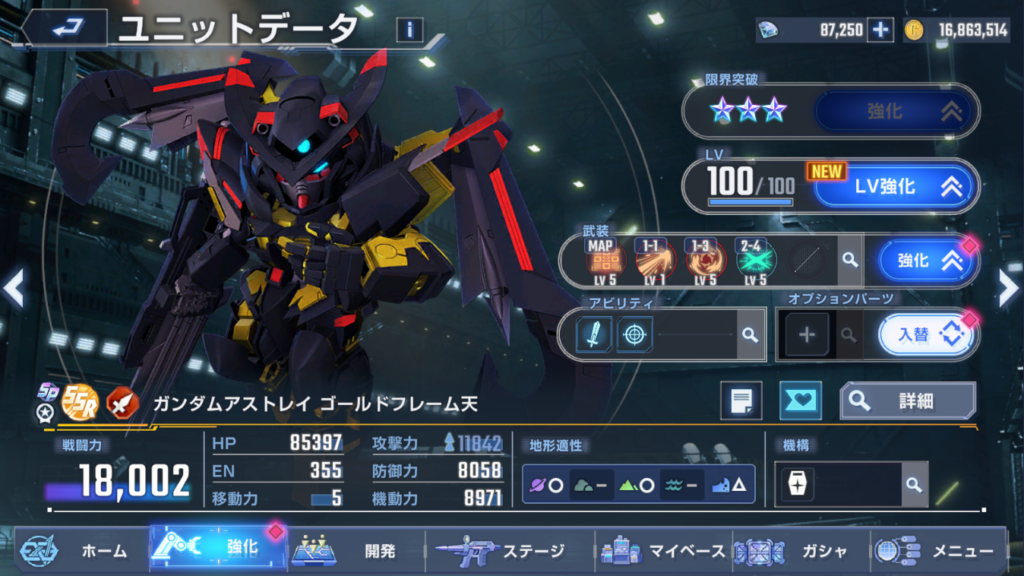The height and width of the screenshot is (576, 1024).
Task: Open the 詳細 details button
Action: pos(907,401)
